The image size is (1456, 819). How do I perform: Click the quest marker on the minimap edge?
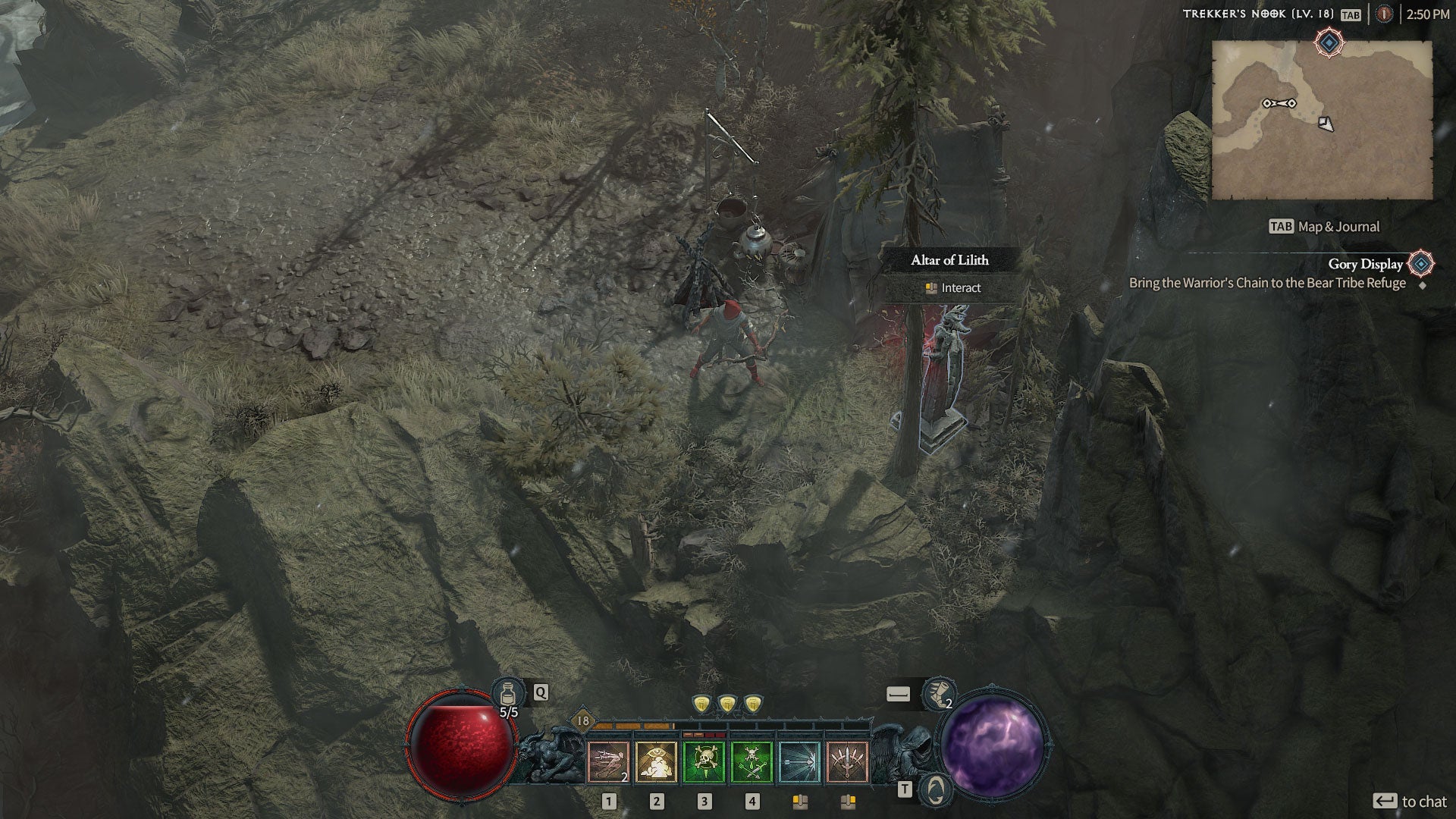tap(1329, 42)
